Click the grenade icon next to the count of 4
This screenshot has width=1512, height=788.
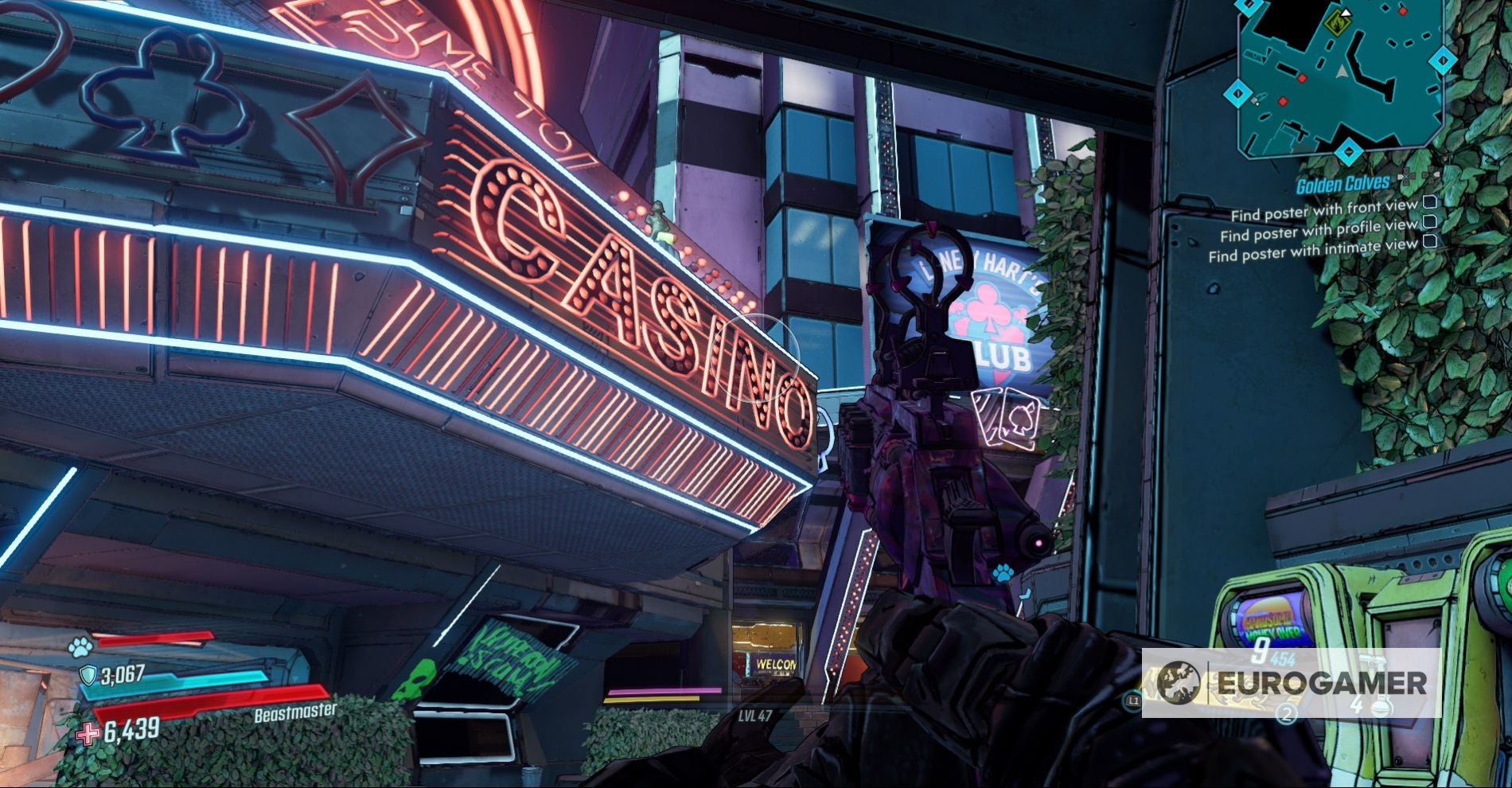click(x=1382, y=707)
